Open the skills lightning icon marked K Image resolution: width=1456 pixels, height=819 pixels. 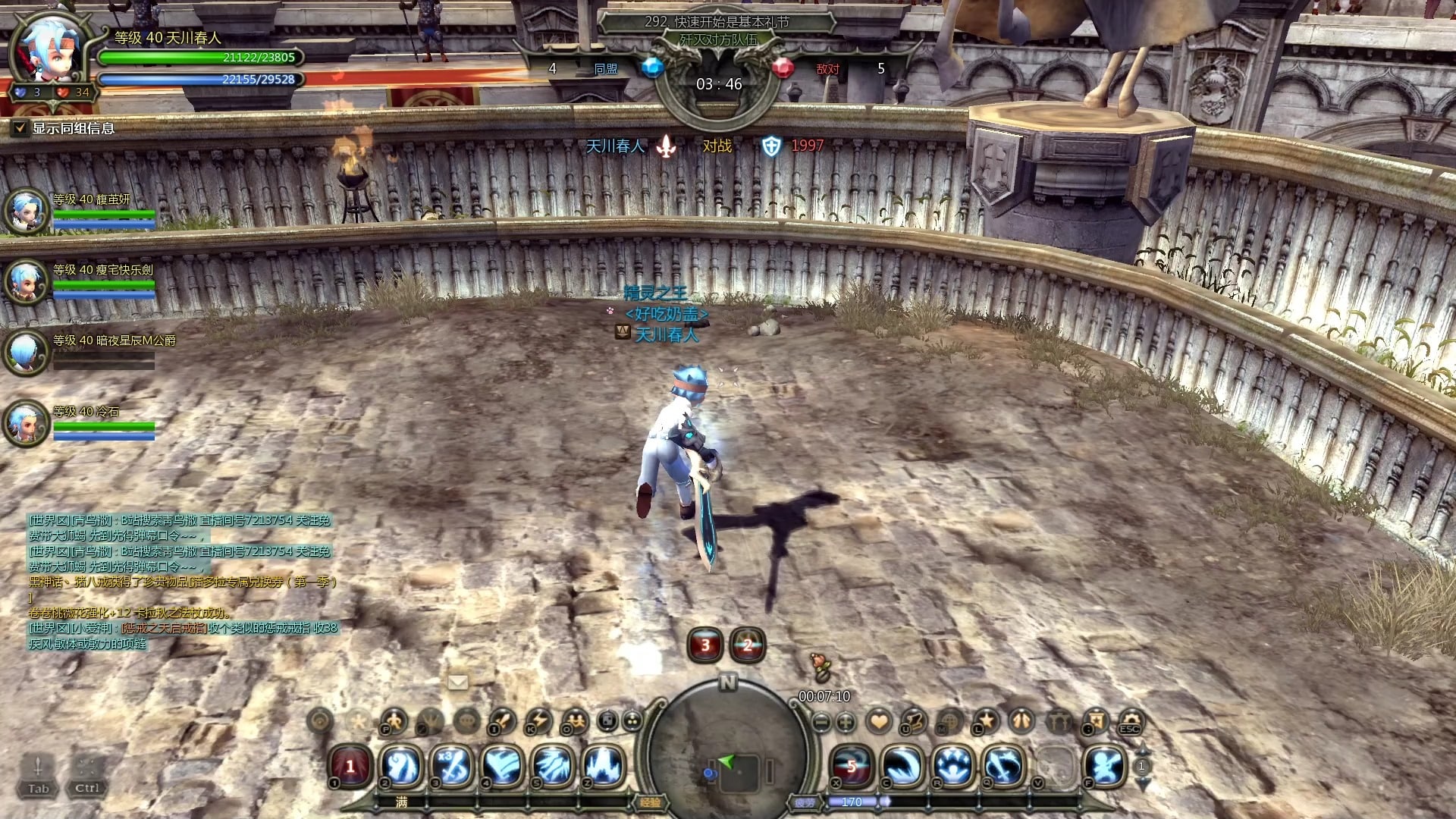click(x=538, y=720)
